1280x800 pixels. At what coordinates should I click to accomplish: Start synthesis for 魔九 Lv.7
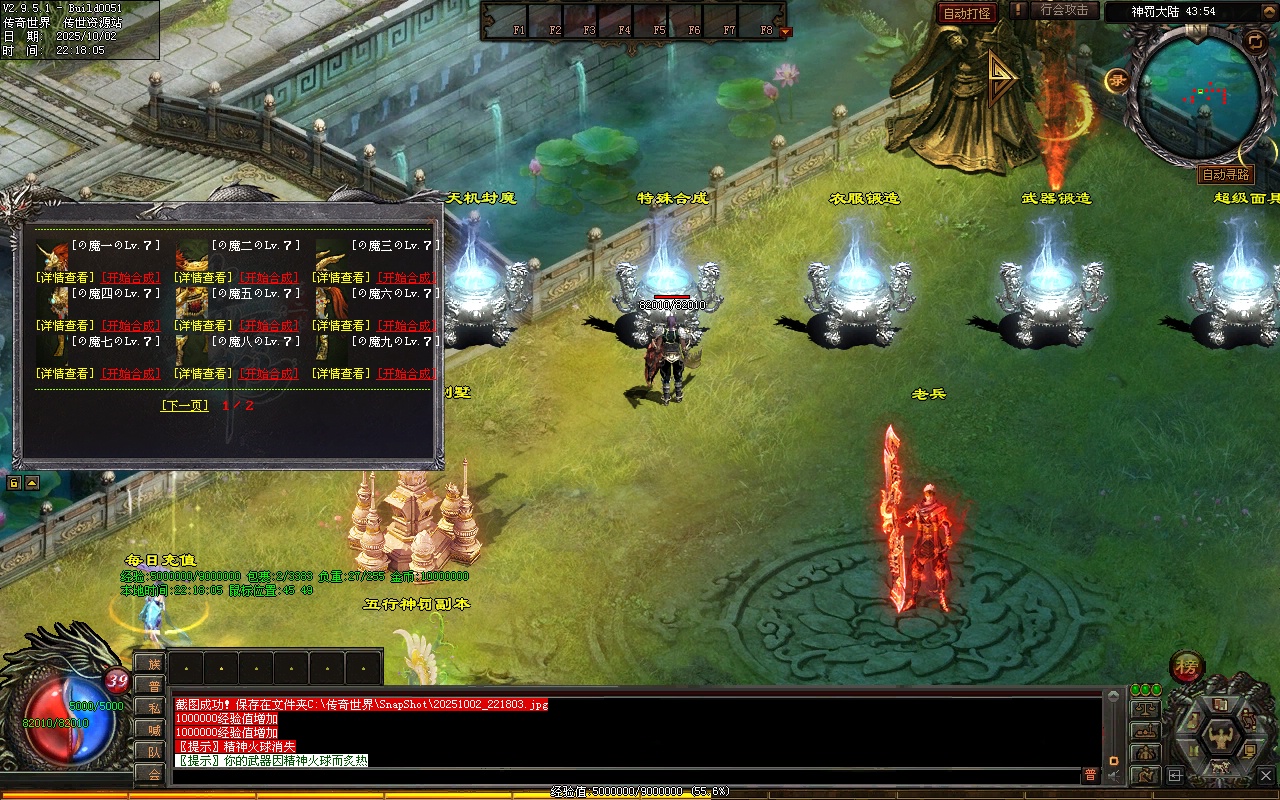[x=406, y=374]
